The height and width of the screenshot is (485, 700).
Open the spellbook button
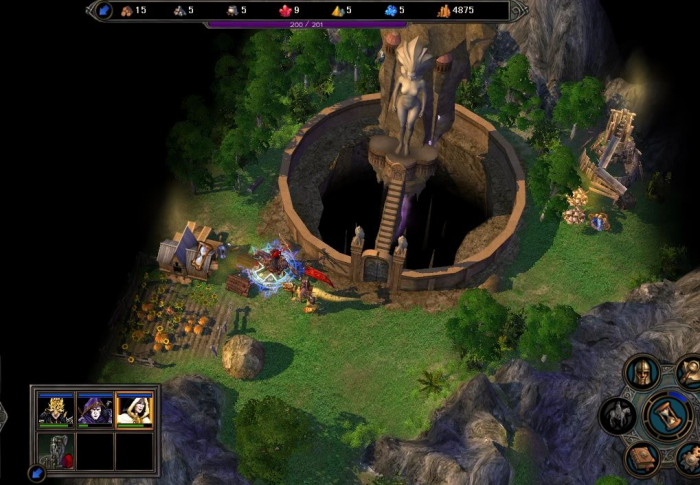[642, 458]
